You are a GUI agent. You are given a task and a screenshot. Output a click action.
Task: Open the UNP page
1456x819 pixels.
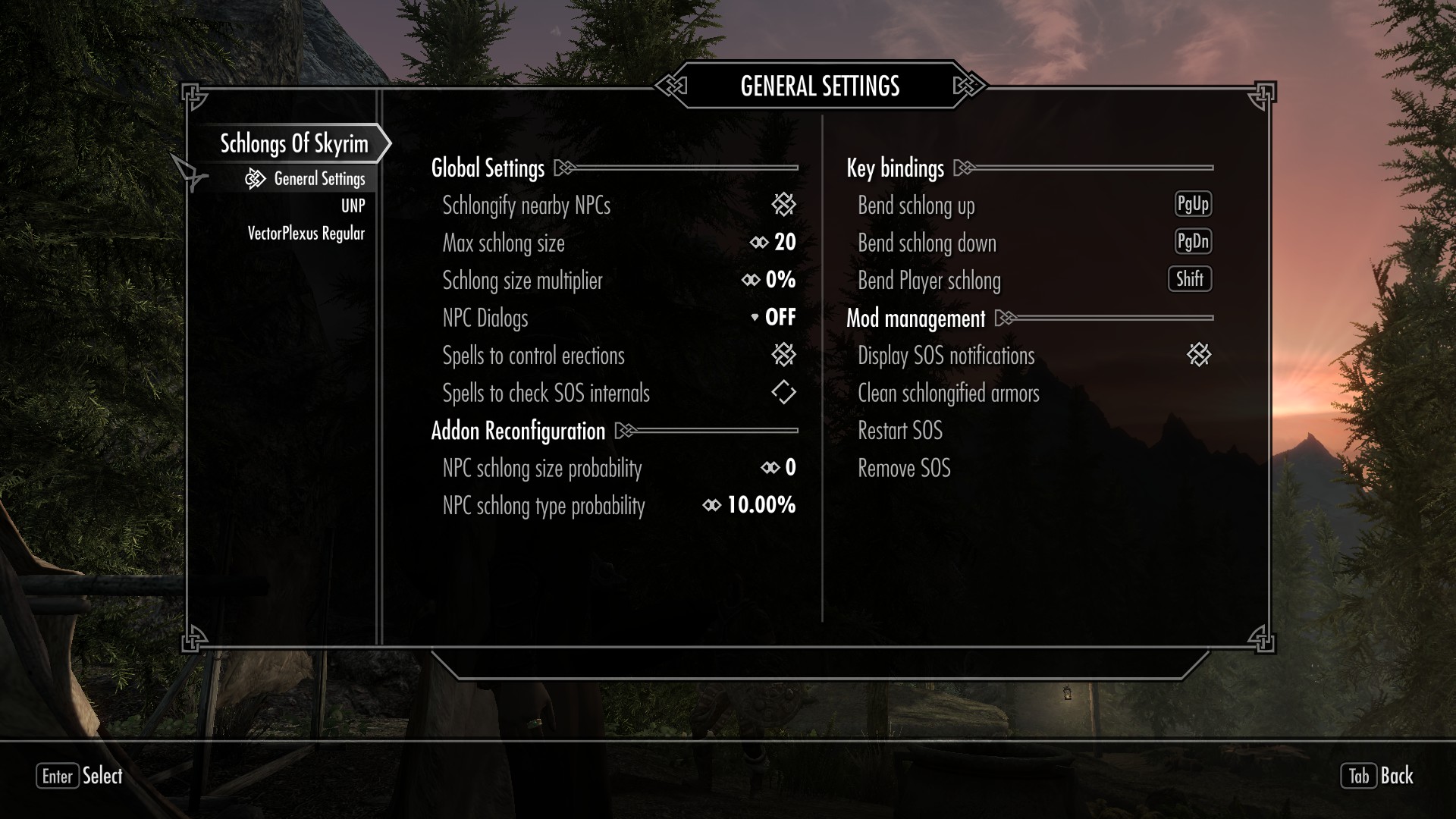click(353, 206)
